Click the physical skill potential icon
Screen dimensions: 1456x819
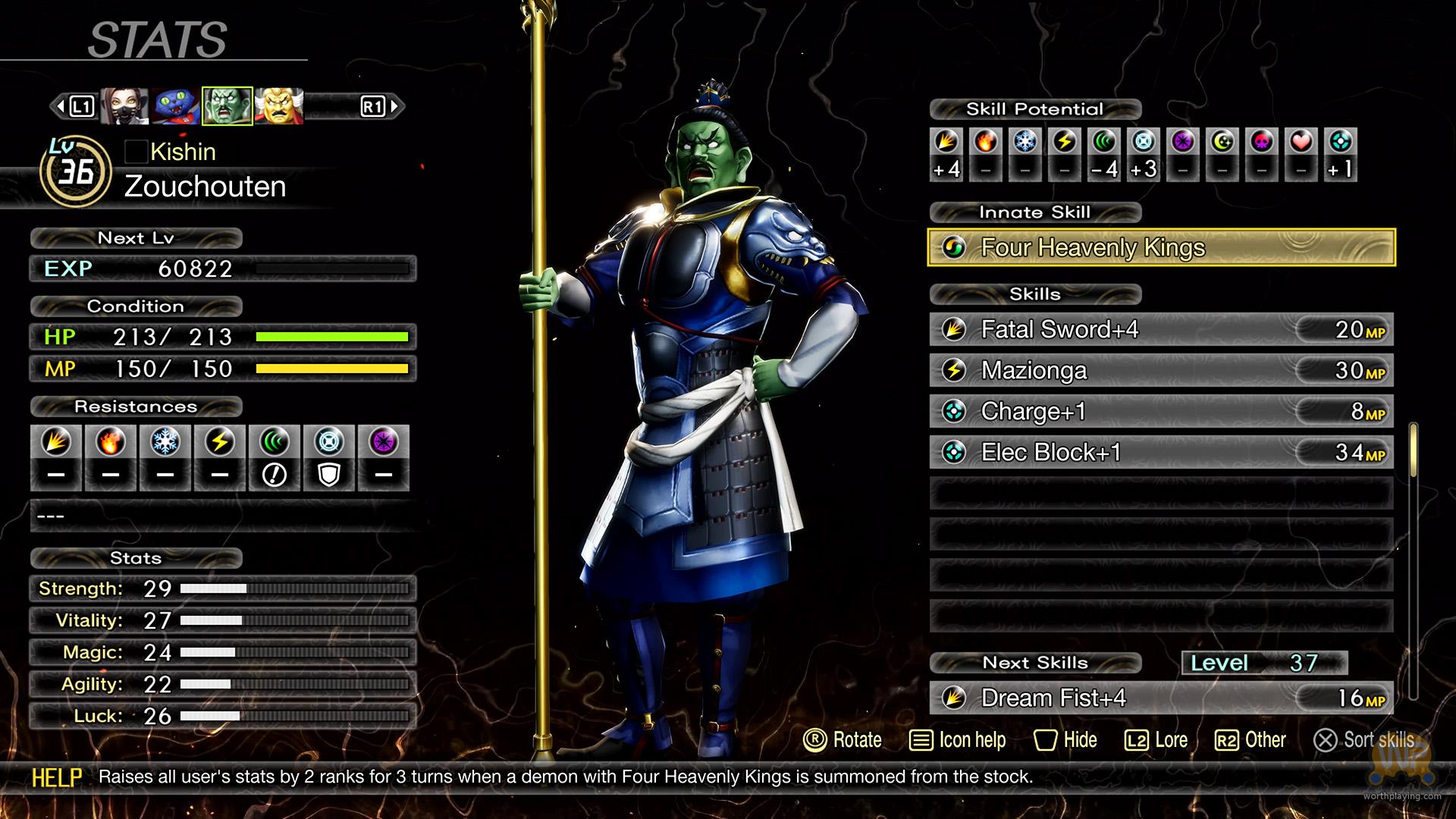pyautogui.click(x=946, y=142)
